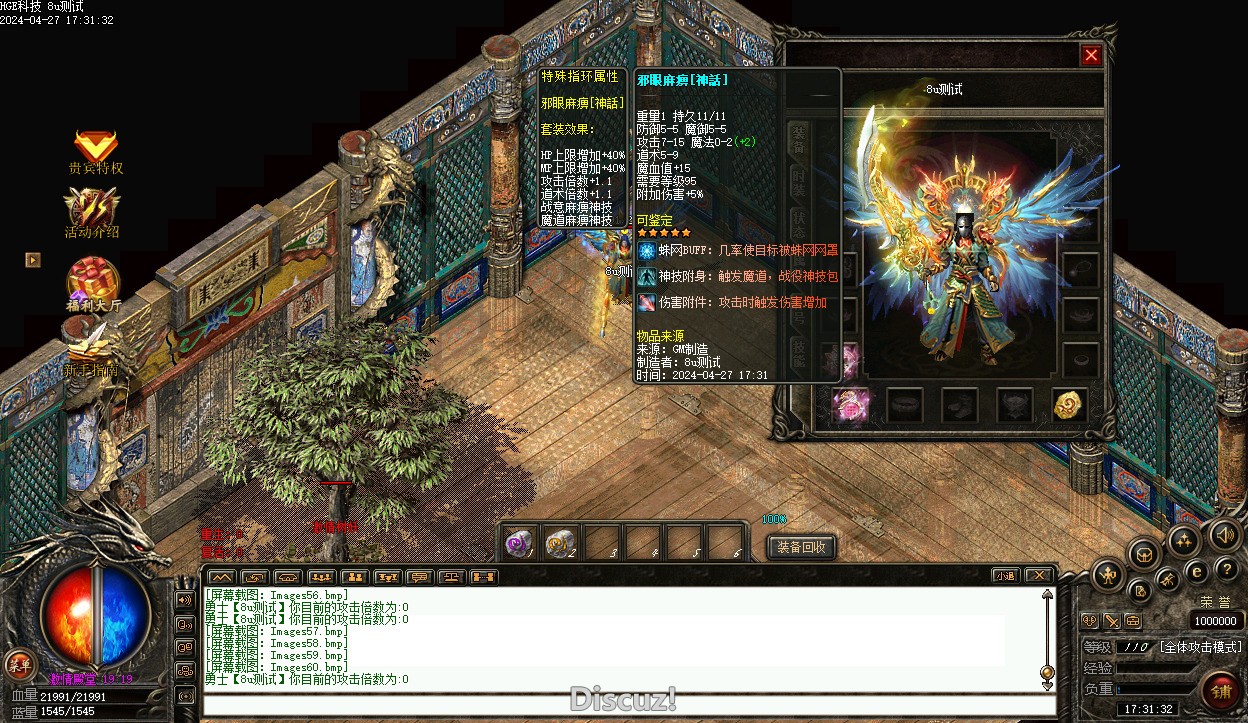Toggle sound with the speaker icon
Screen dimensions: 1248x723
tap(1224, 535)
